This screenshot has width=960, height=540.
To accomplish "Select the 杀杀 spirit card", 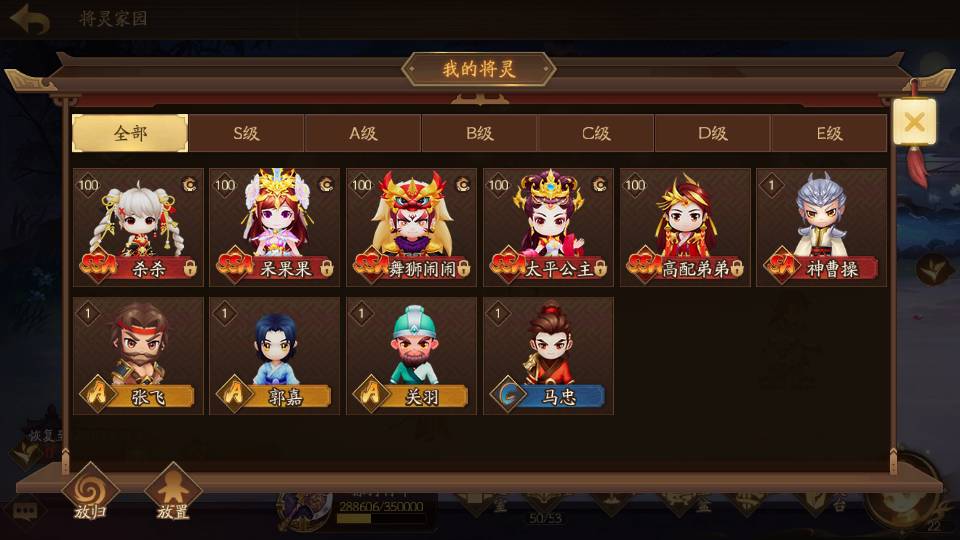I will (138, 227).
